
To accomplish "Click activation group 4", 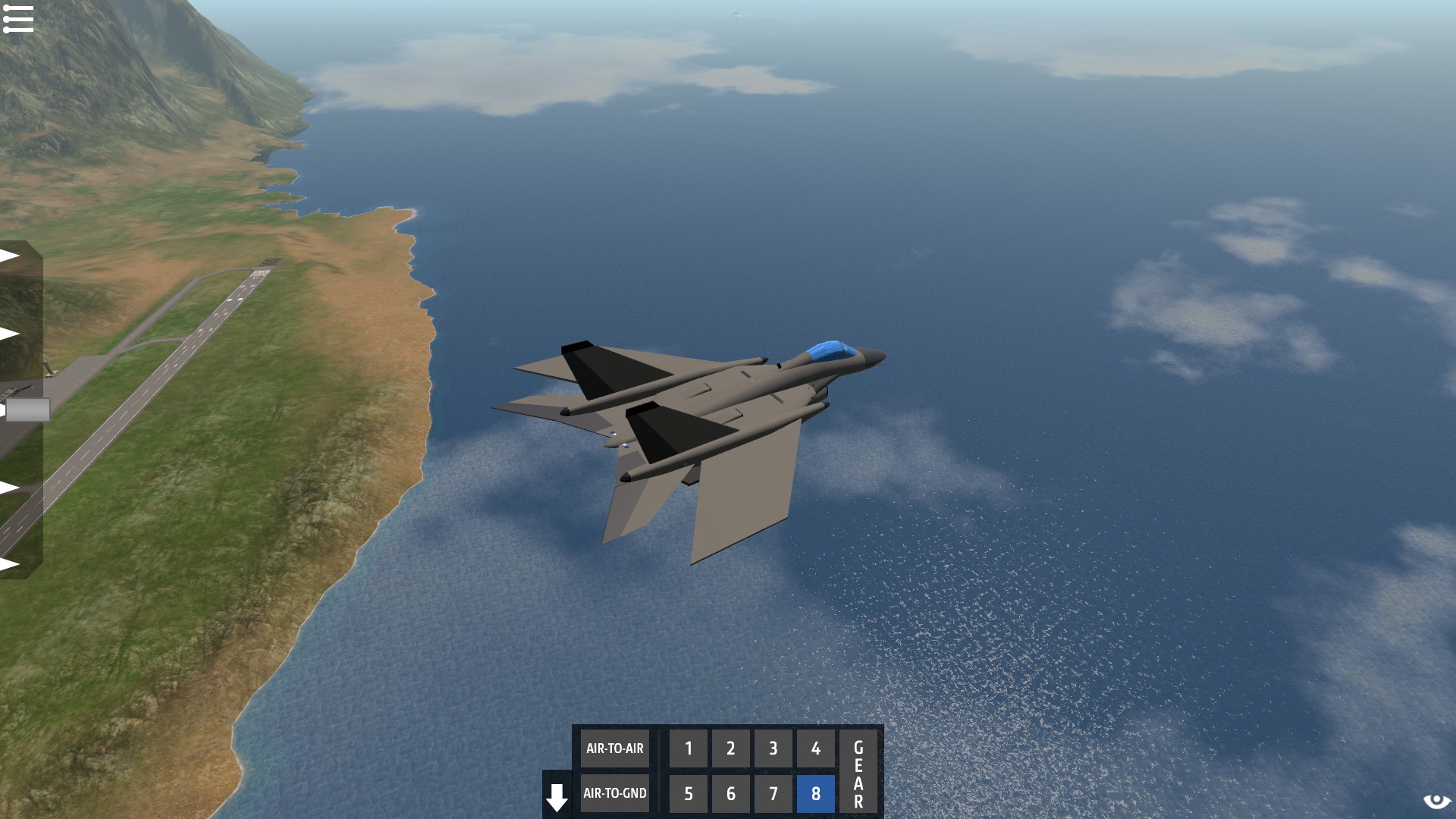I will [x=816, y=748].
